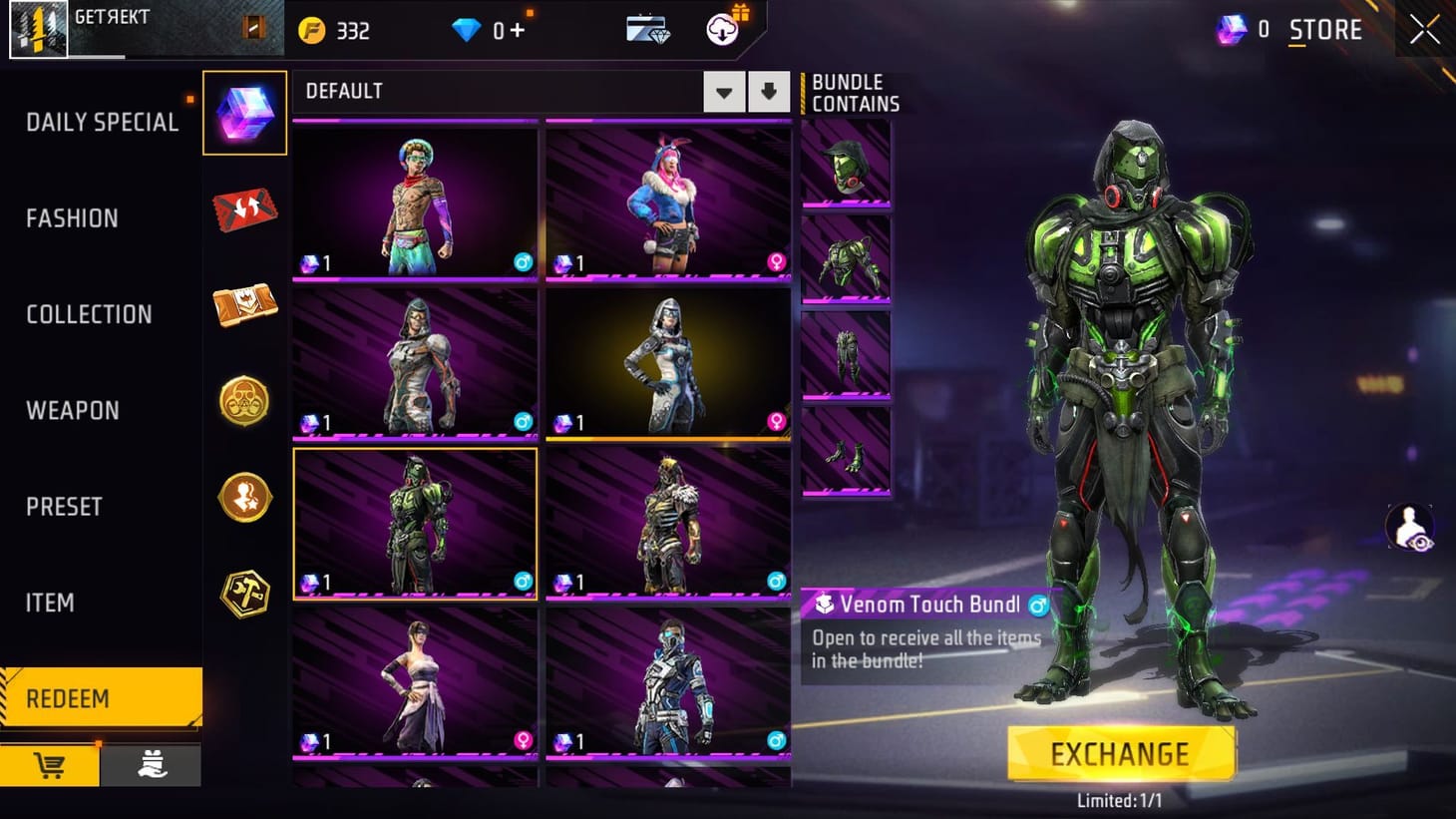
Task: Select the magic cube exchange category icon
Action: (x=244, y=112)
